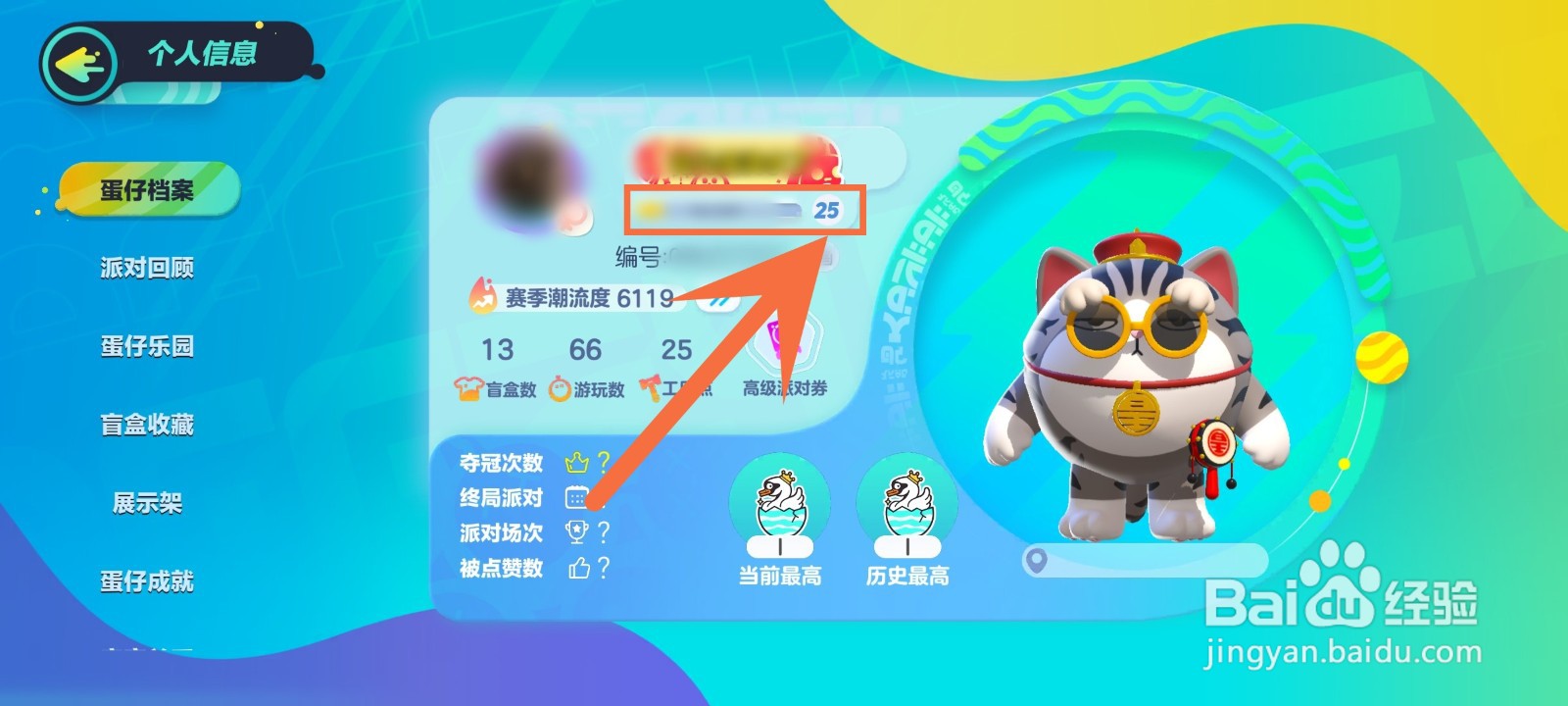The height and width of the screenshot is (706, 1568).
Task: Click the trophy icon beside 派对场次
Action: [x=577, y=531]
